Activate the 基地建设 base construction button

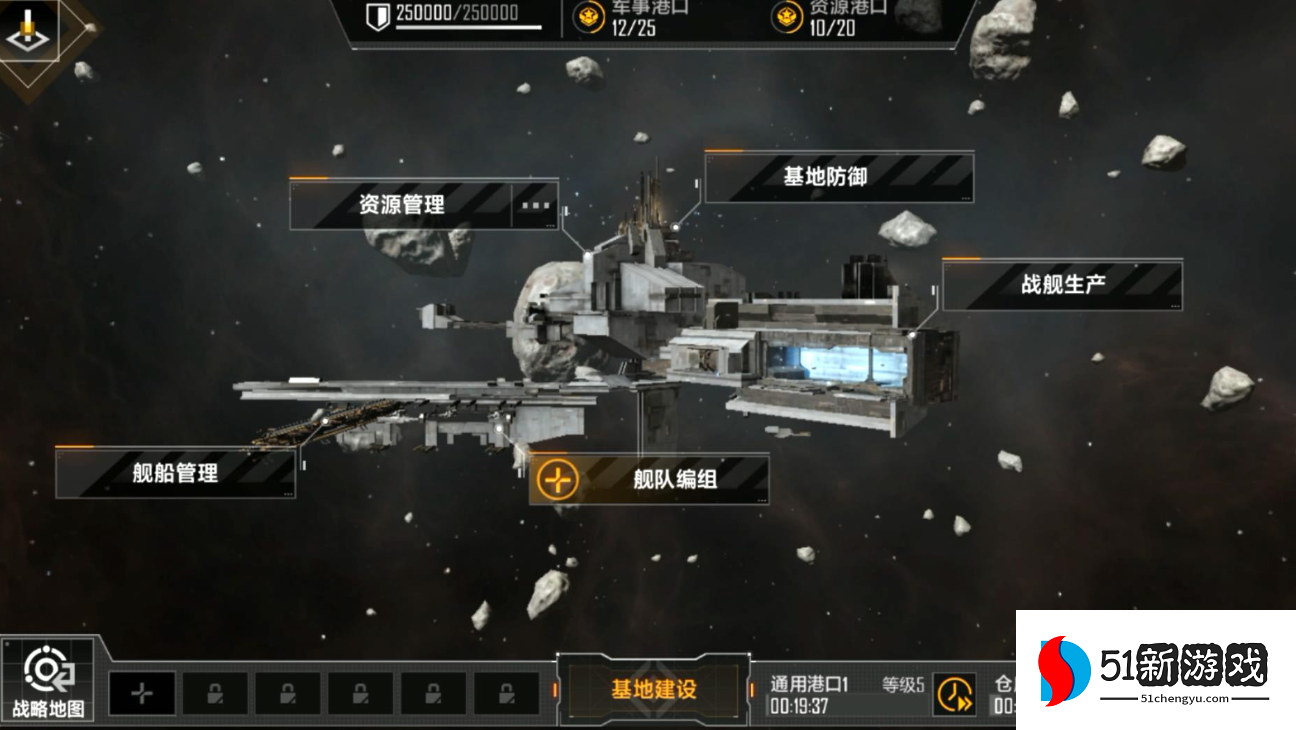tap(653, 690)
